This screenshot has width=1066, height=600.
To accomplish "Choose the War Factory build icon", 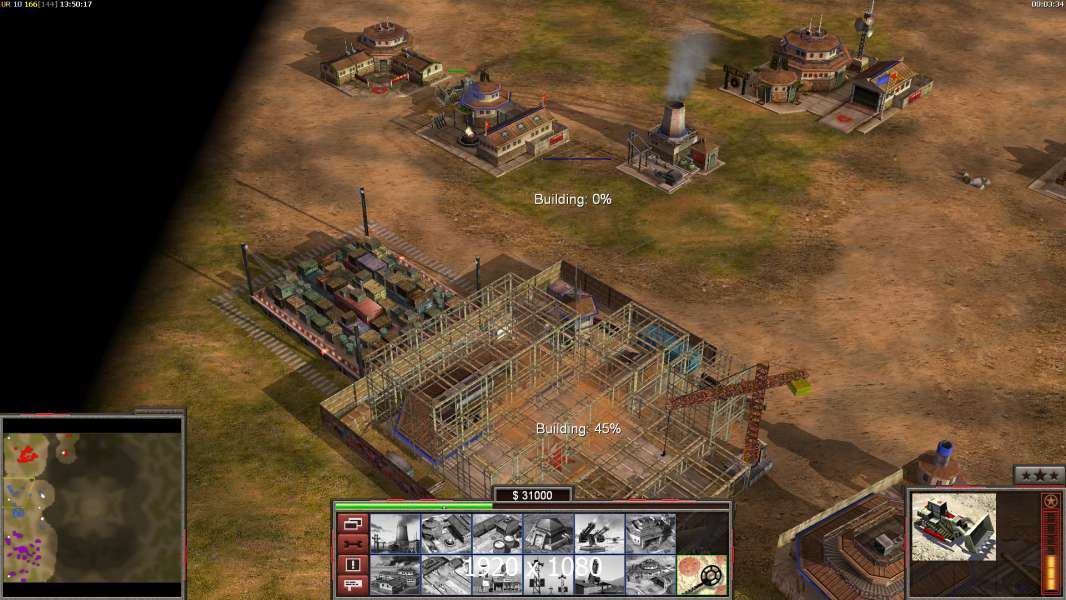I will [x=650, y=534].
